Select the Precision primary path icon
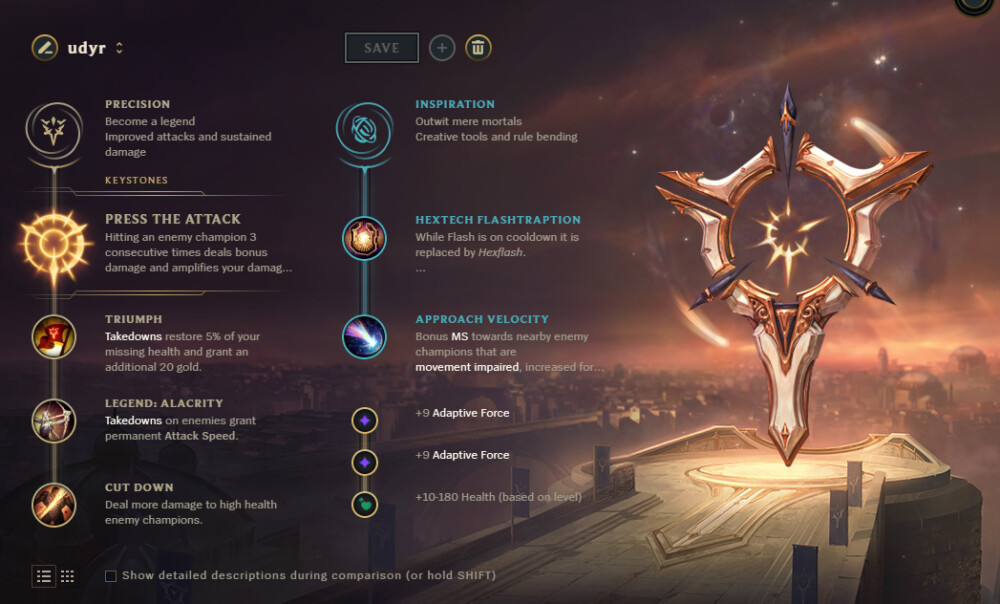1000x604 pixels. coord(53,128)
